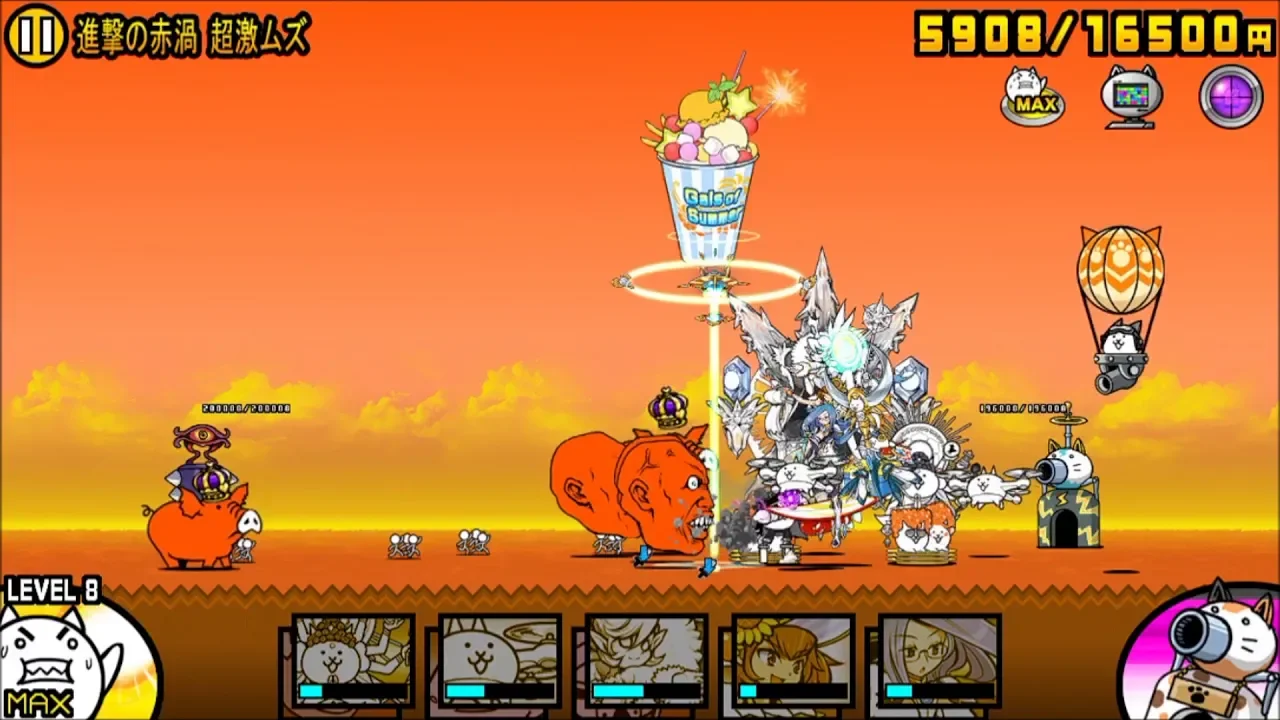Toggle the purple Sniper Cat crosshair icon
Viewport: 1280px width, 720px height.
coord(1231,96)
